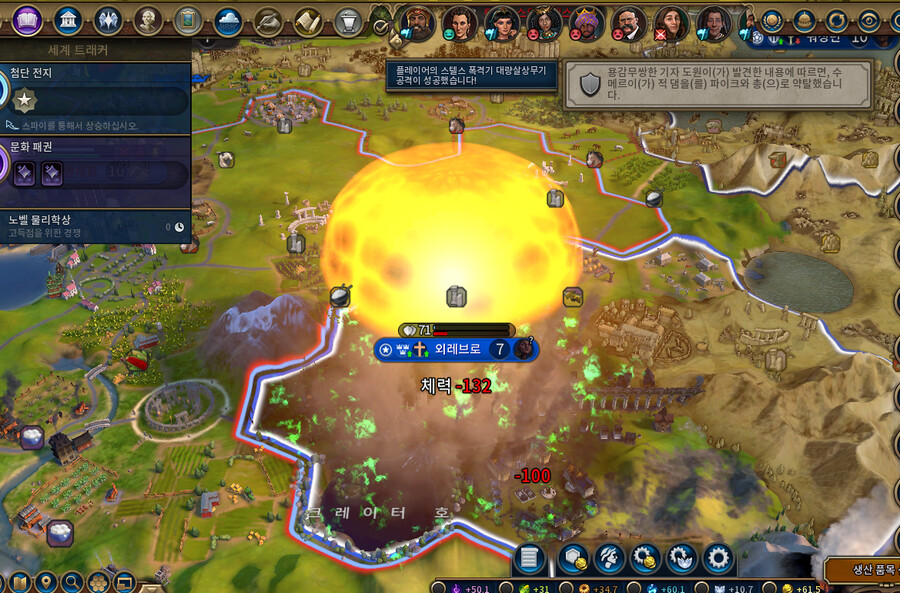Open the map pin tool
This screenshot has width=900, height=593.
(46, 581)
